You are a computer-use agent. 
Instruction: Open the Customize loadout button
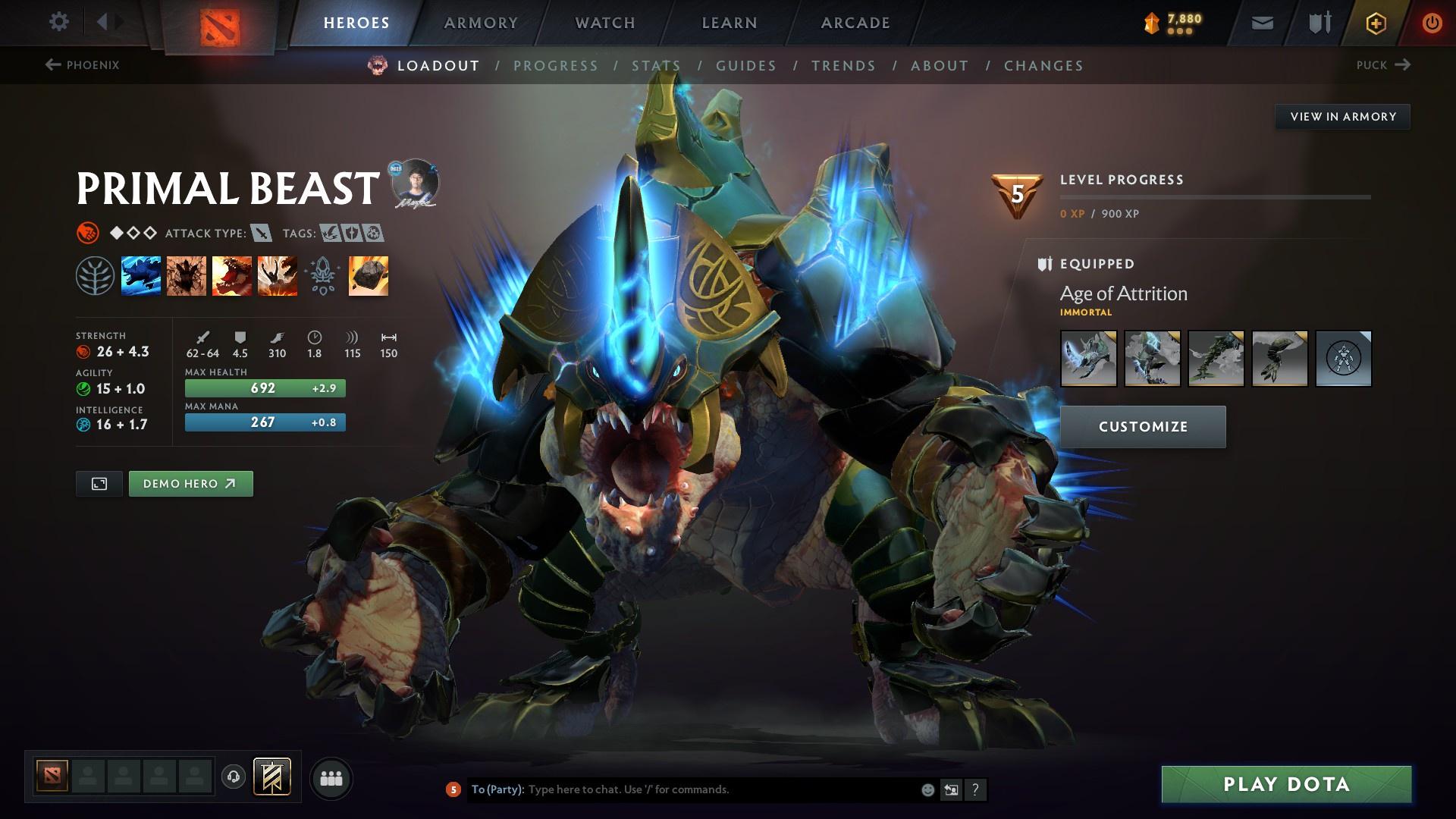pos(1143,427)
